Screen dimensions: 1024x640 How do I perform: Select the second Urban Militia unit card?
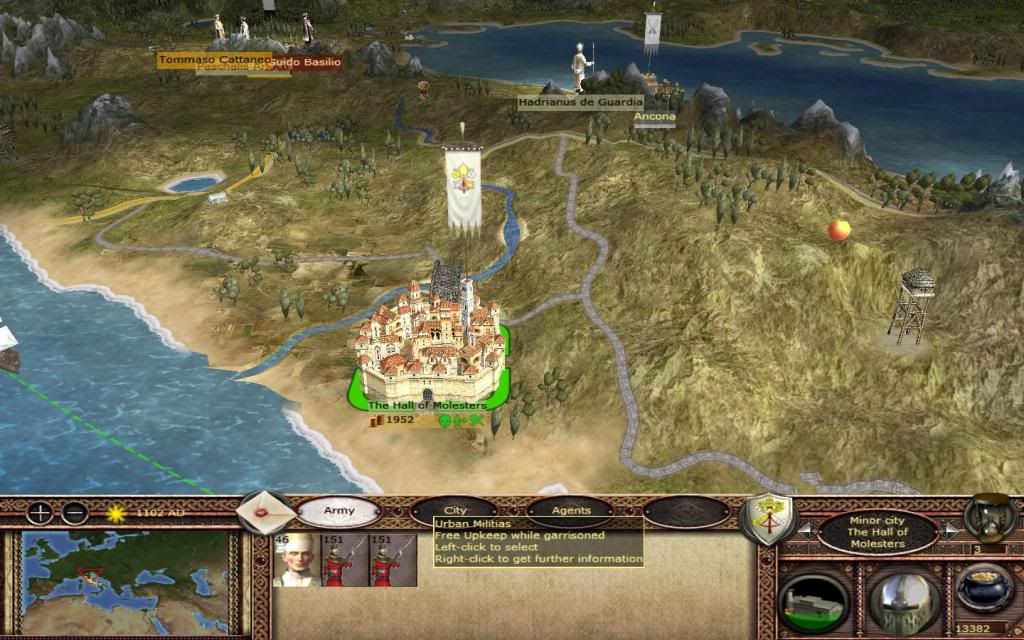393,560
